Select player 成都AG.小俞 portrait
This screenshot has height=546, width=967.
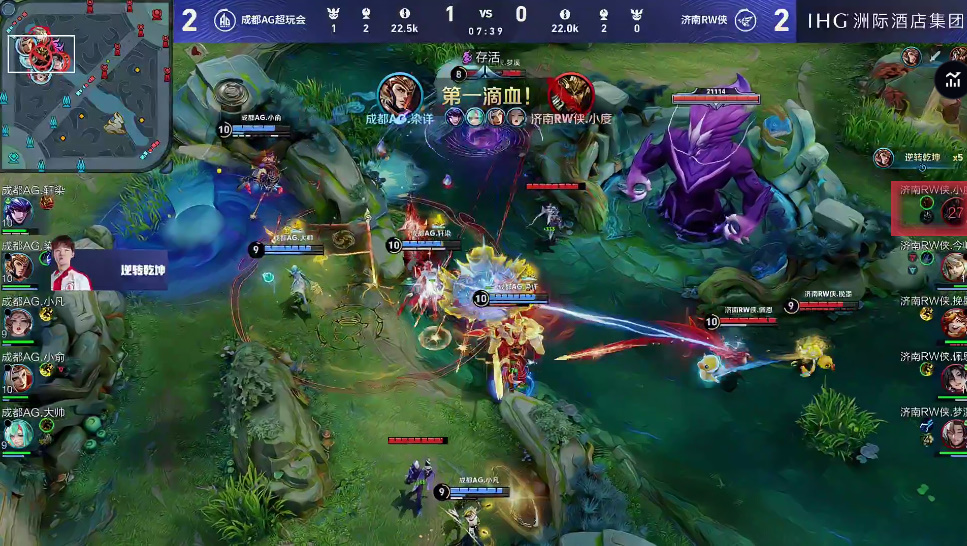17,377
